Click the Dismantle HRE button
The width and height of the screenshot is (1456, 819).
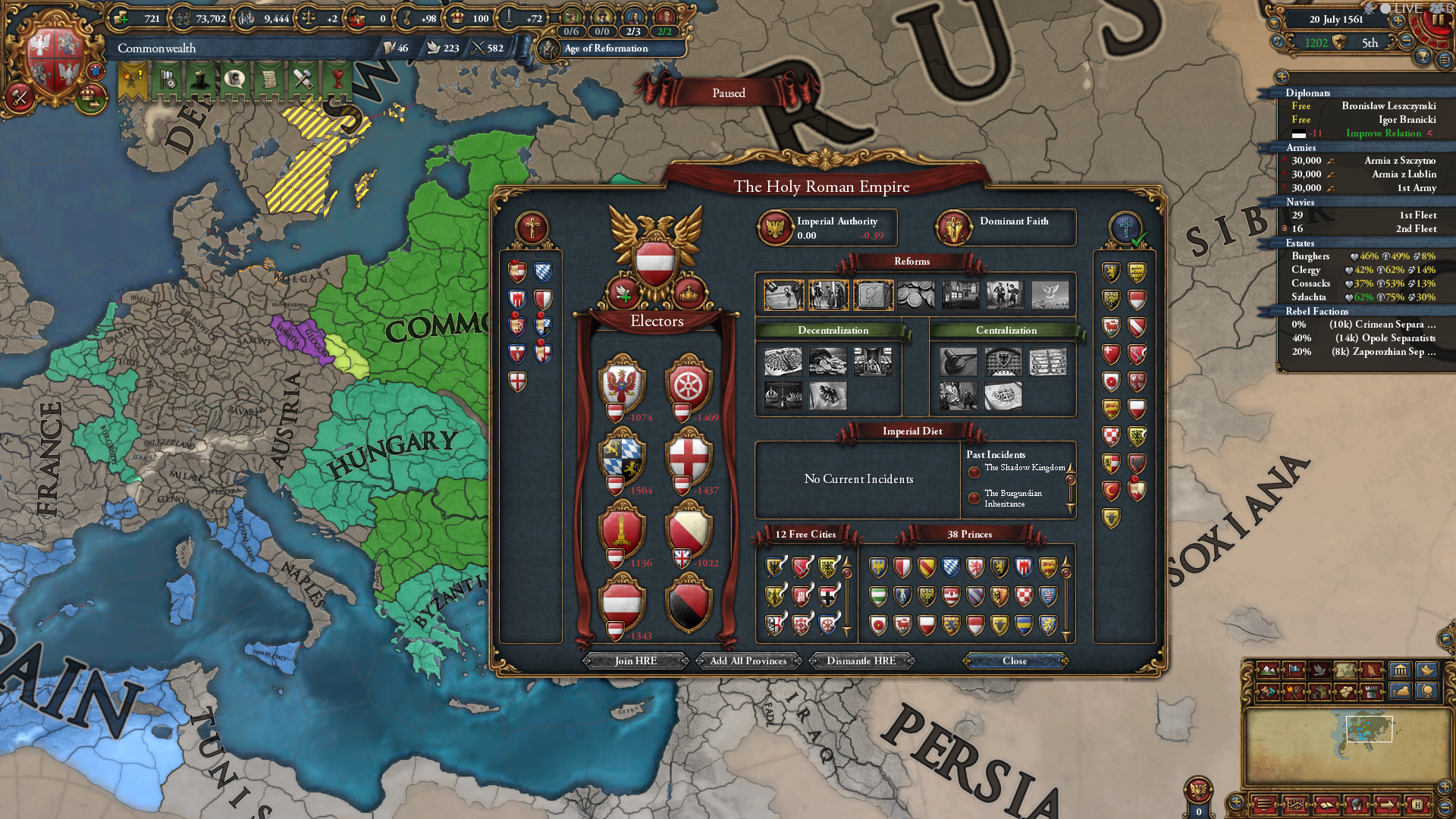(861, 661)
